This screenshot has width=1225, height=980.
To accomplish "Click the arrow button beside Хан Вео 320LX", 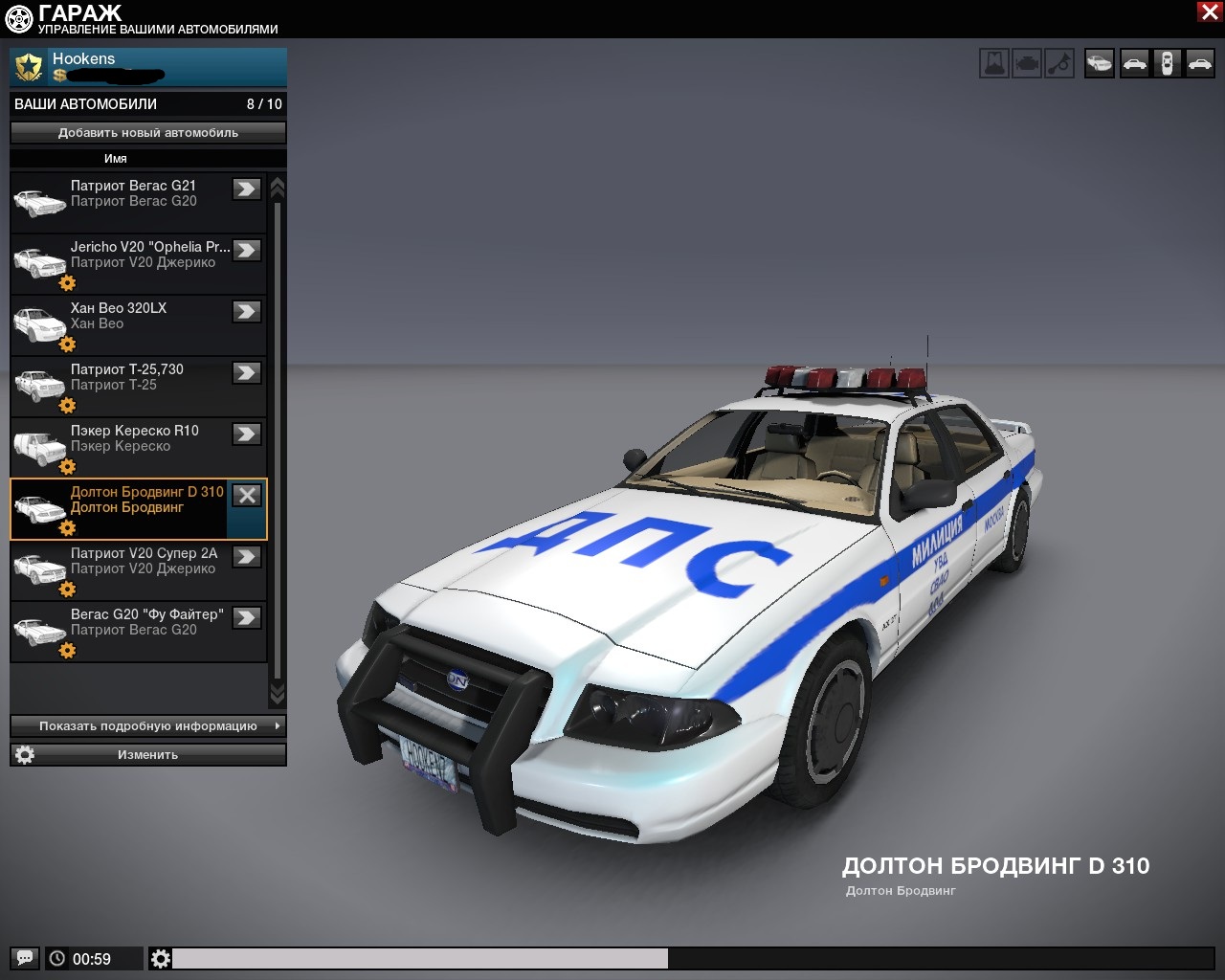I will pyautogui.click(x=247, y=311).
